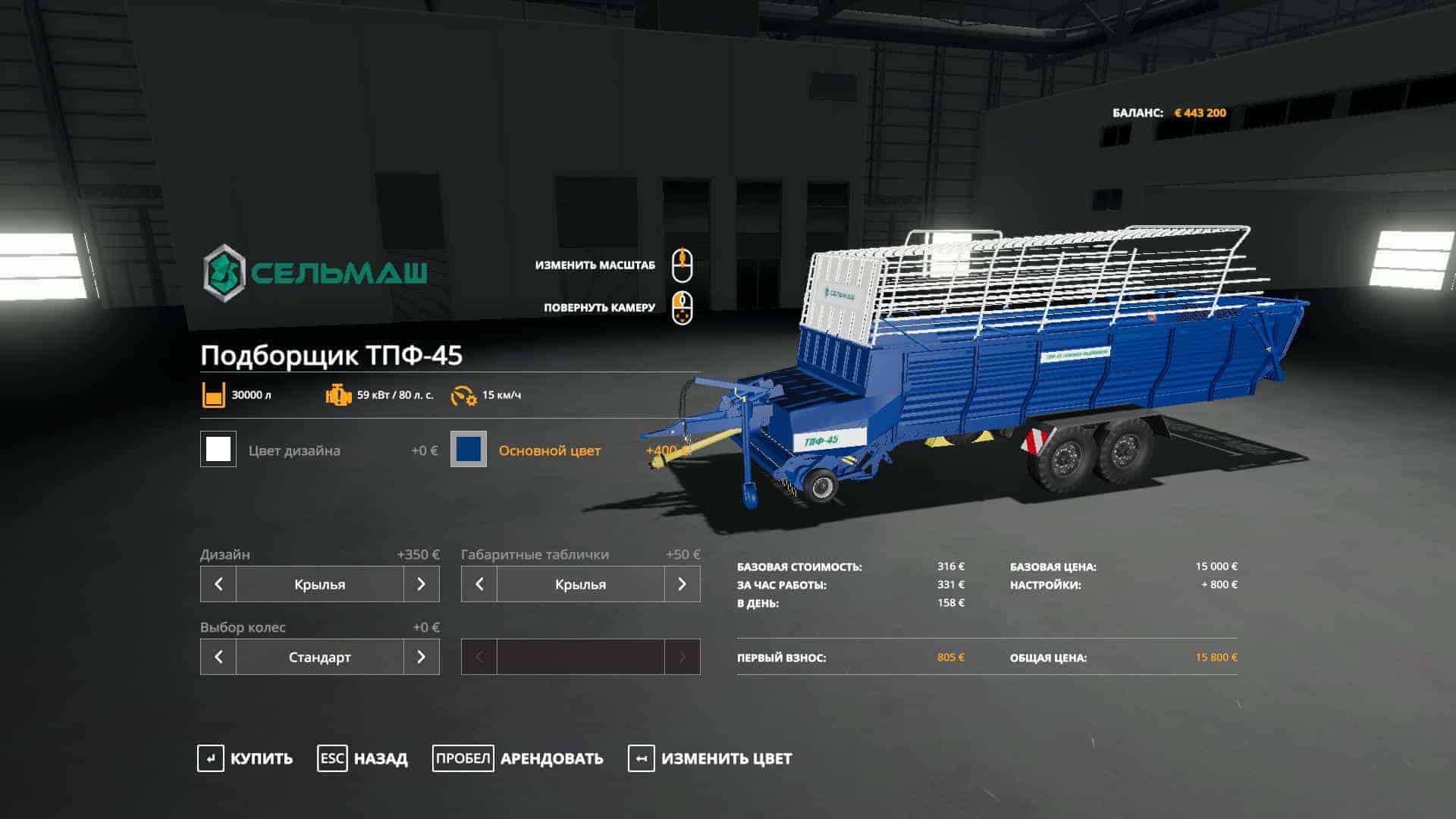
Task: Switch to previous Габаритные таблички option
Action: pos(479,584)
